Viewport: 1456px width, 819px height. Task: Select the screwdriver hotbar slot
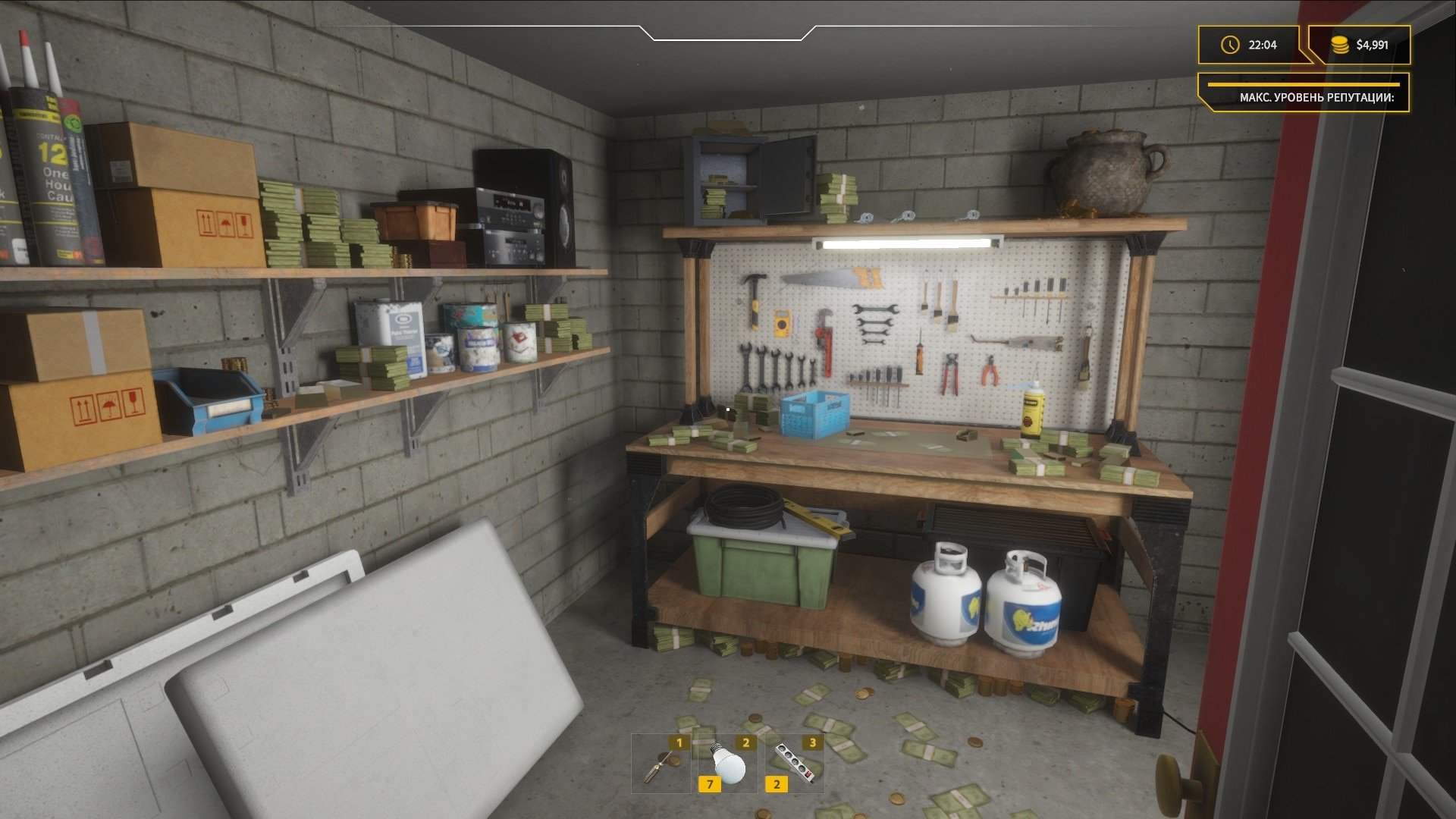[x=661, y=764]
